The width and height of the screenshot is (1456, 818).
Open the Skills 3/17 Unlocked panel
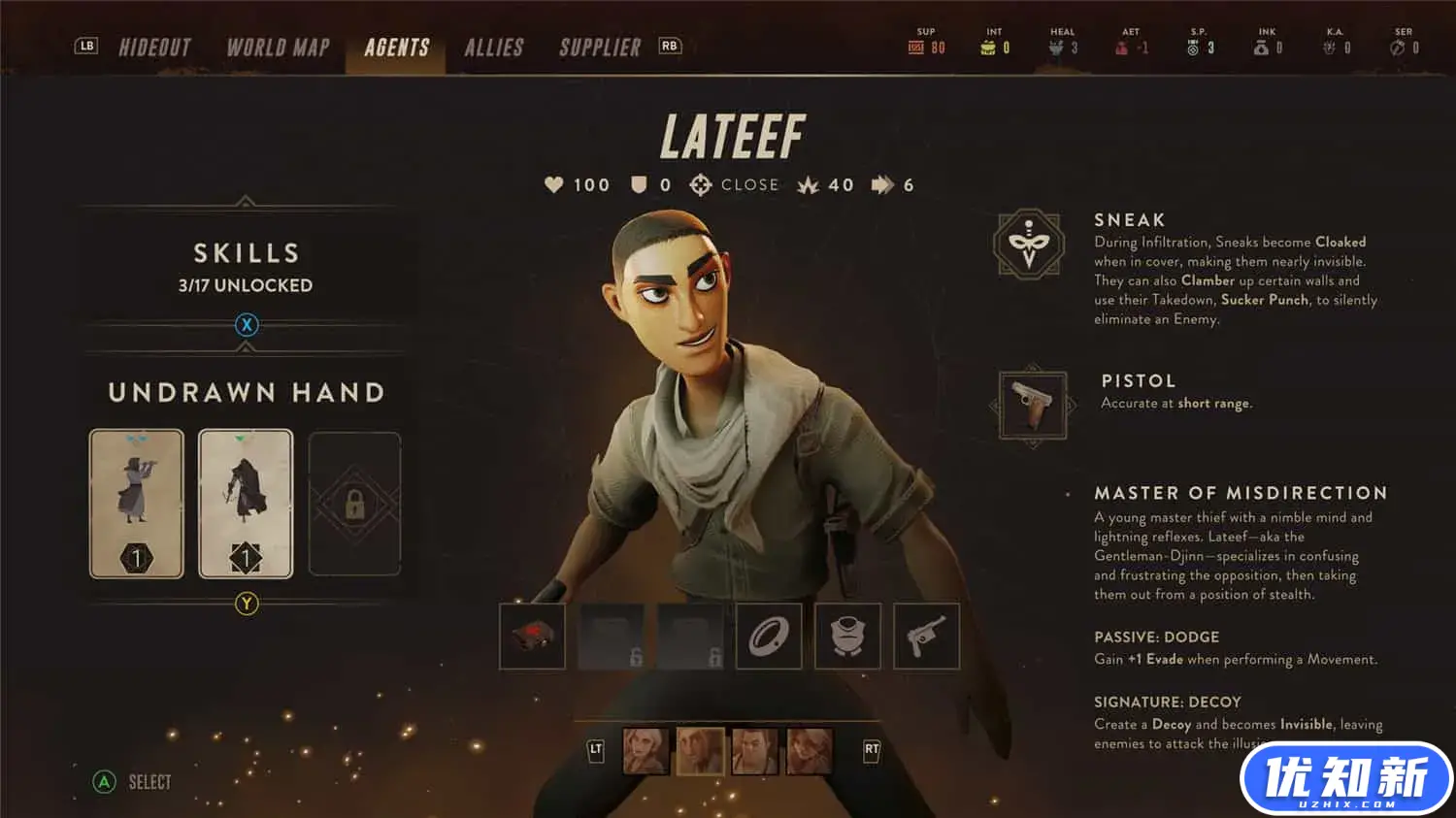tap(245, 267)
